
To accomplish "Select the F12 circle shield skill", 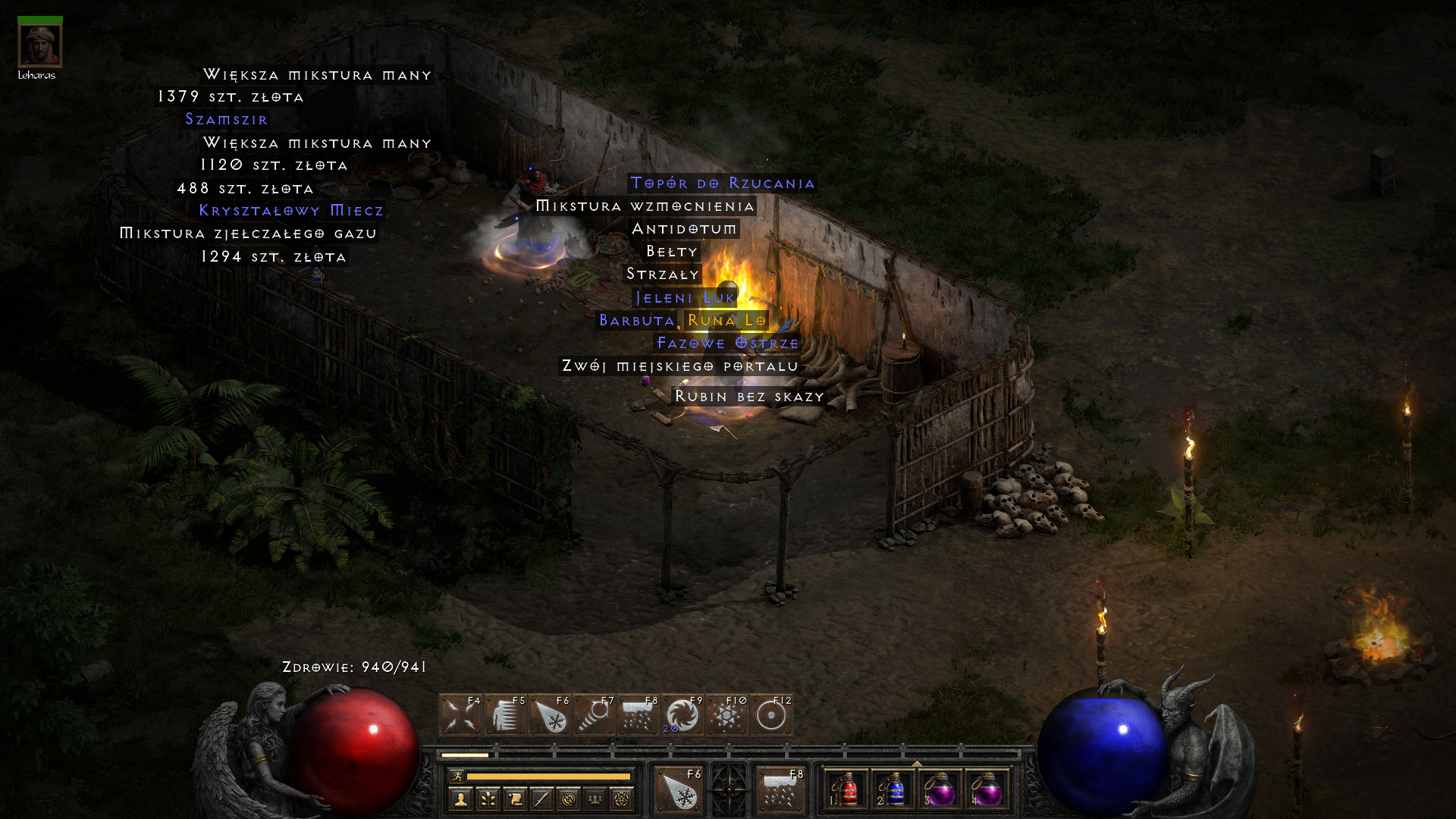I will [x=771, y=715].
